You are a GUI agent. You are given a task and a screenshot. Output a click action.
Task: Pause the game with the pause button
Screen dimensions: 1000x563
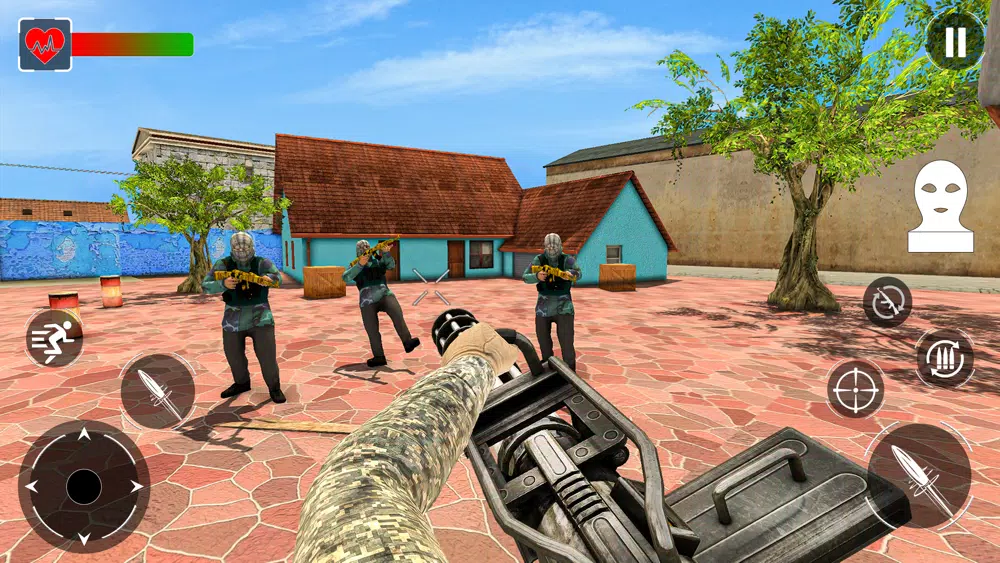[x=954, y=41]
